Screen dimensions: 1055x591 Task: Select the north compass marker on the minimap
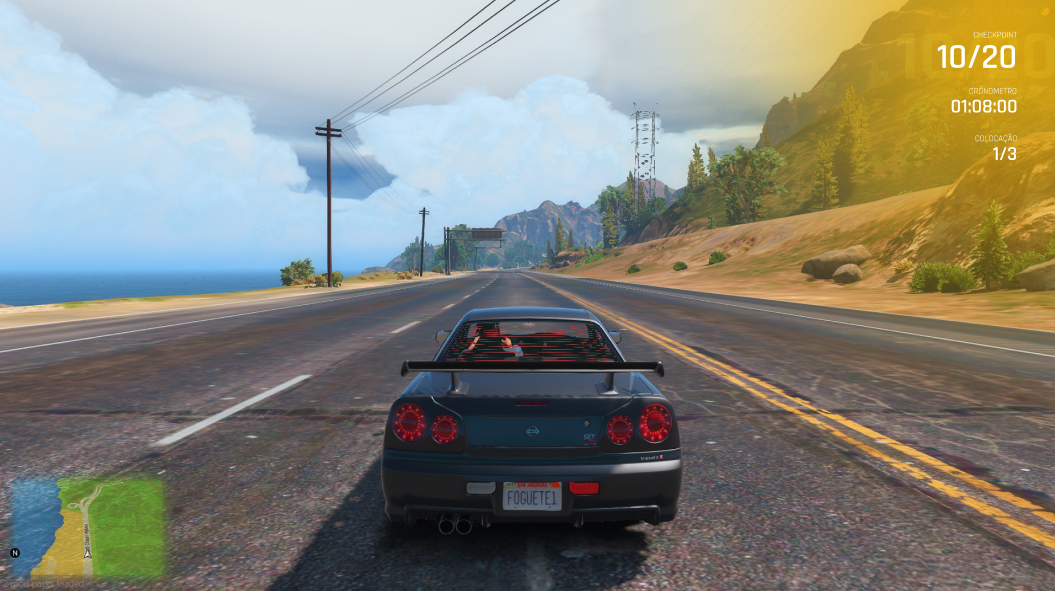[15, 552]
